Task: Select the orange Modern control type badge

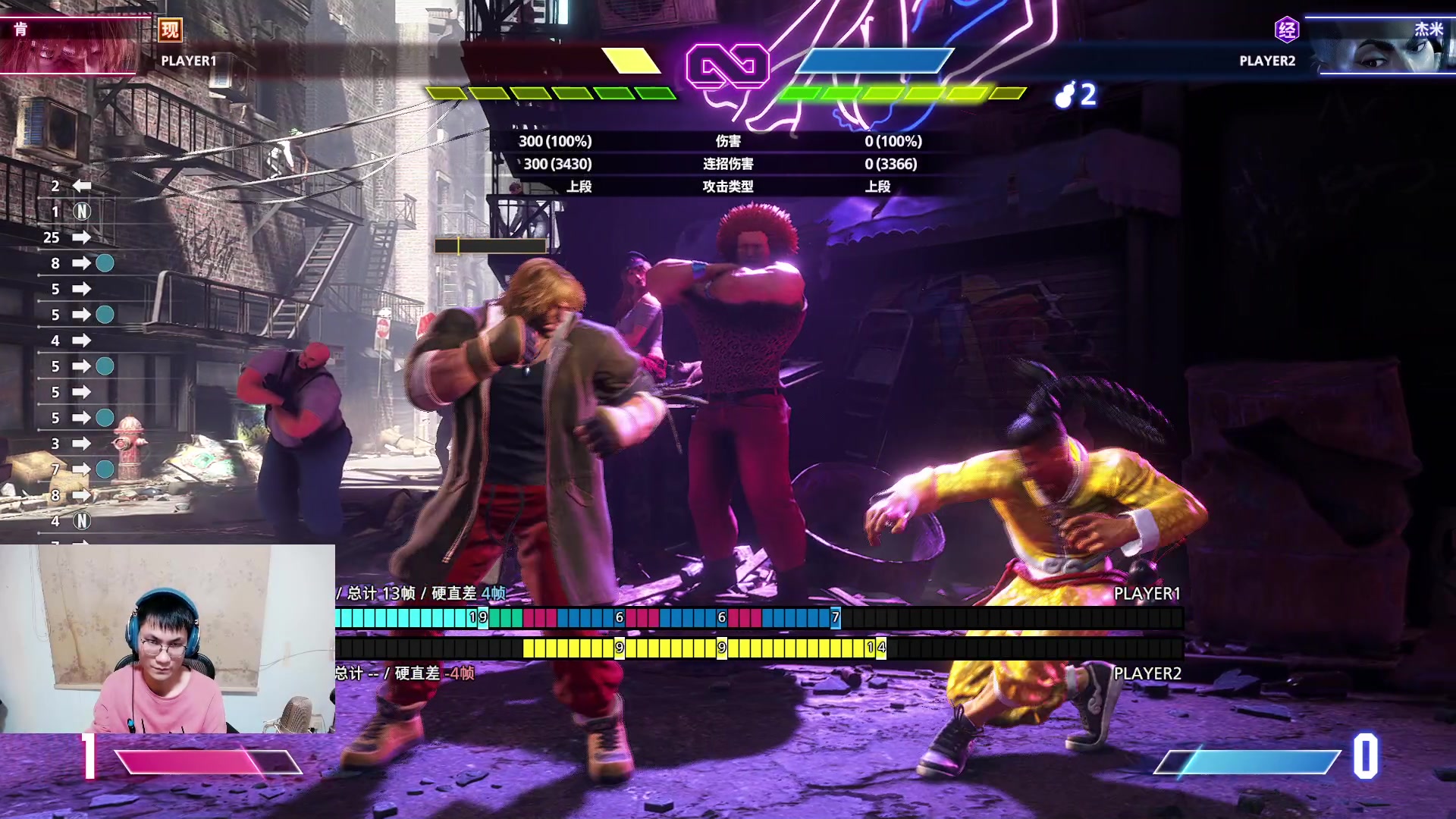Action: (x=170, y=30)
